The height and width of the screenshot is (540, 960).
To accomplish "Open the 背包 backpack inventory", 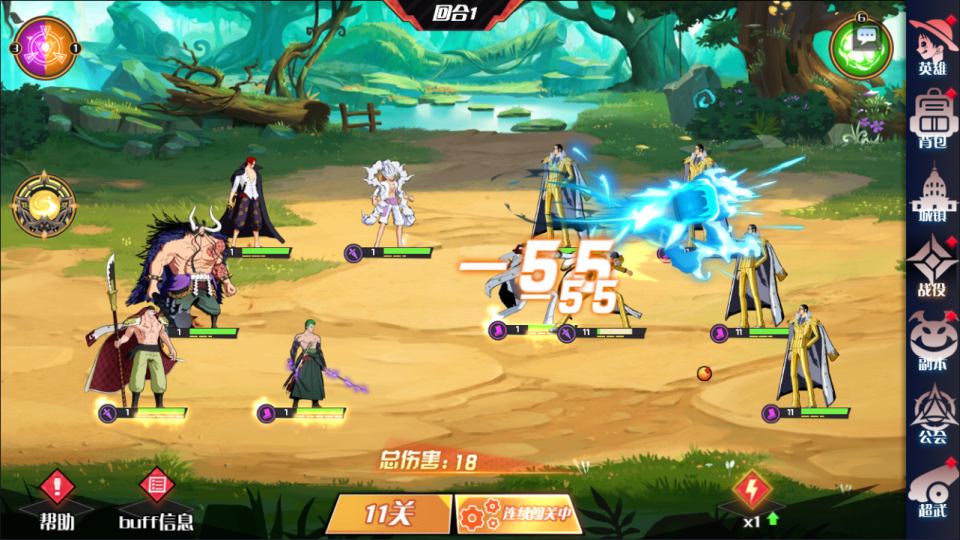I will 932,117.
